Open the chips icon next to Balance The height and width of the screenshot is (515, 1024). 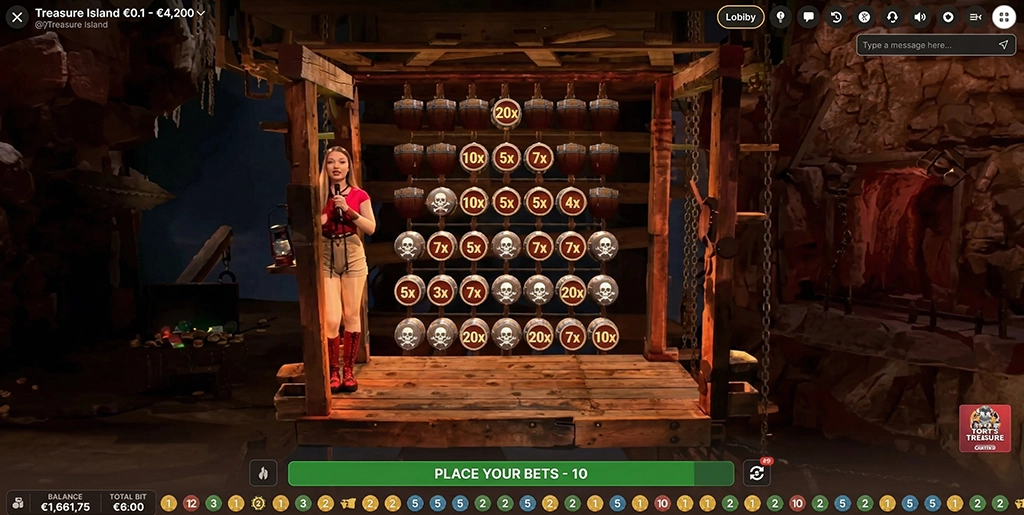[18, 503]
